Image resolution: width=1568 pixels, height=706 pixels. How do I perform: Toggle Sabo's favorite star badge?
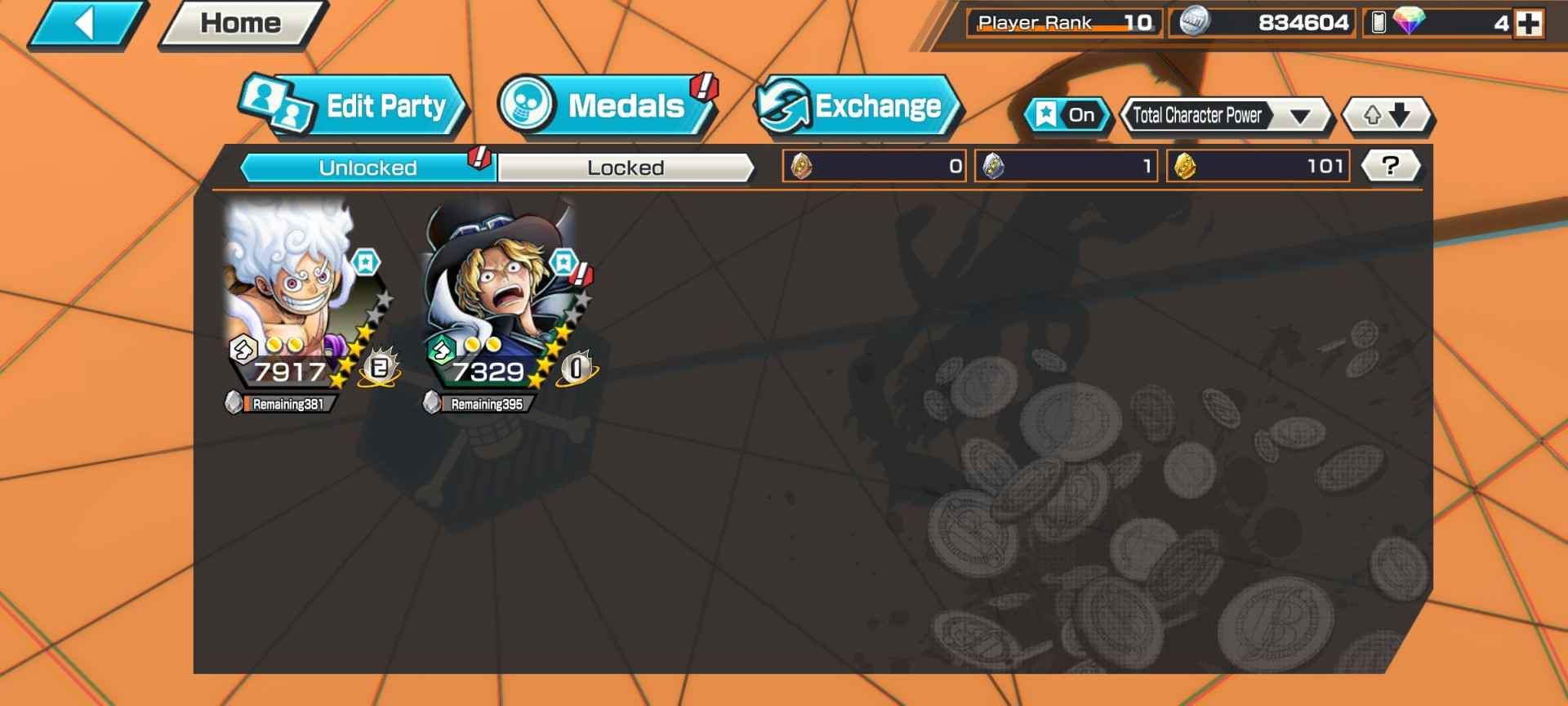562,261
